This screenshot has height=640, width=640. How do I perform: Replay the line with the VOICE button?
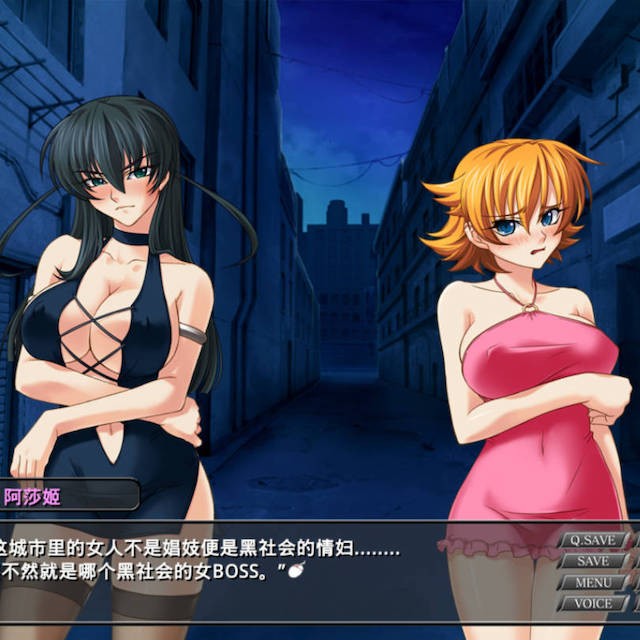[x=592, y=603]
